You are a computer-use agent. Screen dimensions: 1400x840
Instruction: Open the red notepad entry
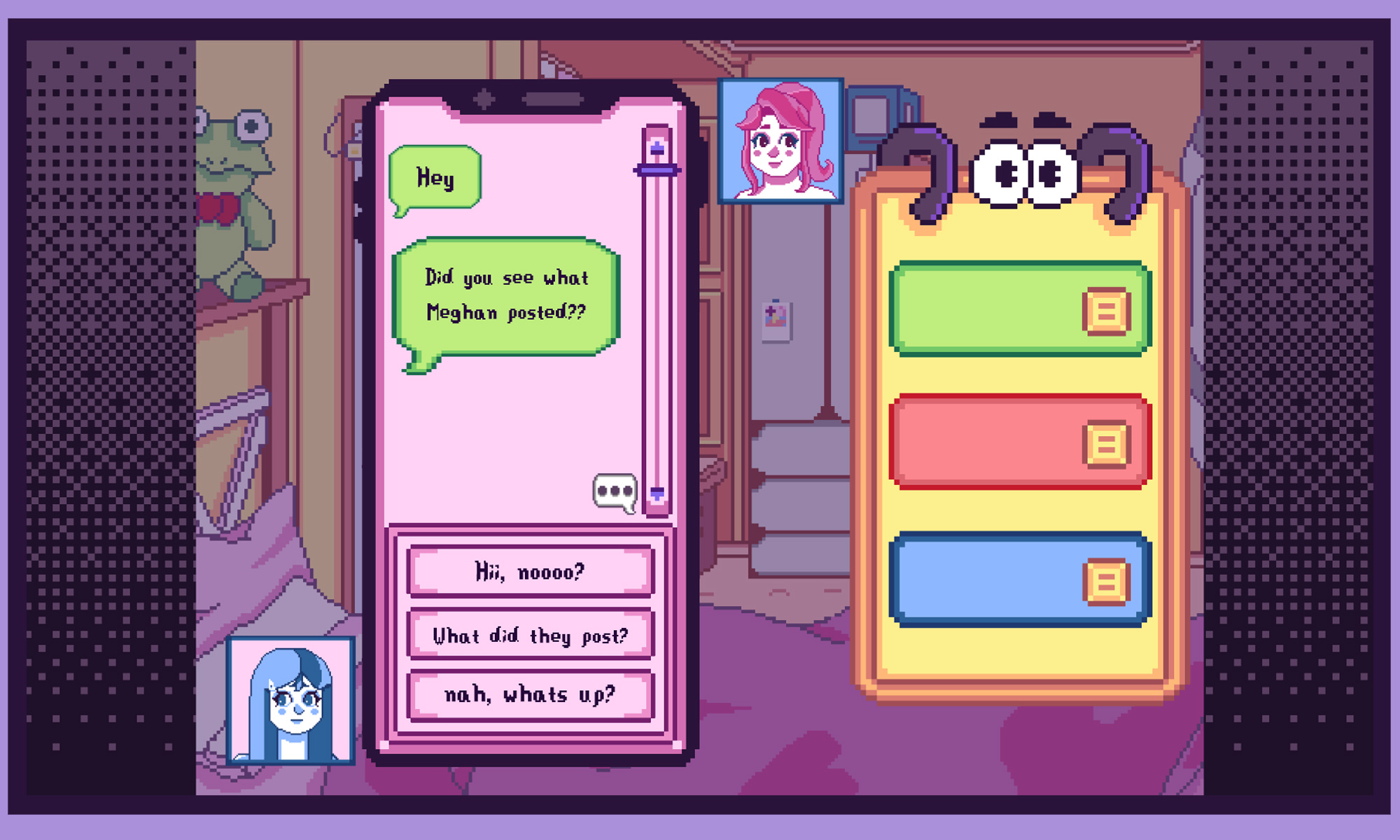click(x=1019, y=442)
